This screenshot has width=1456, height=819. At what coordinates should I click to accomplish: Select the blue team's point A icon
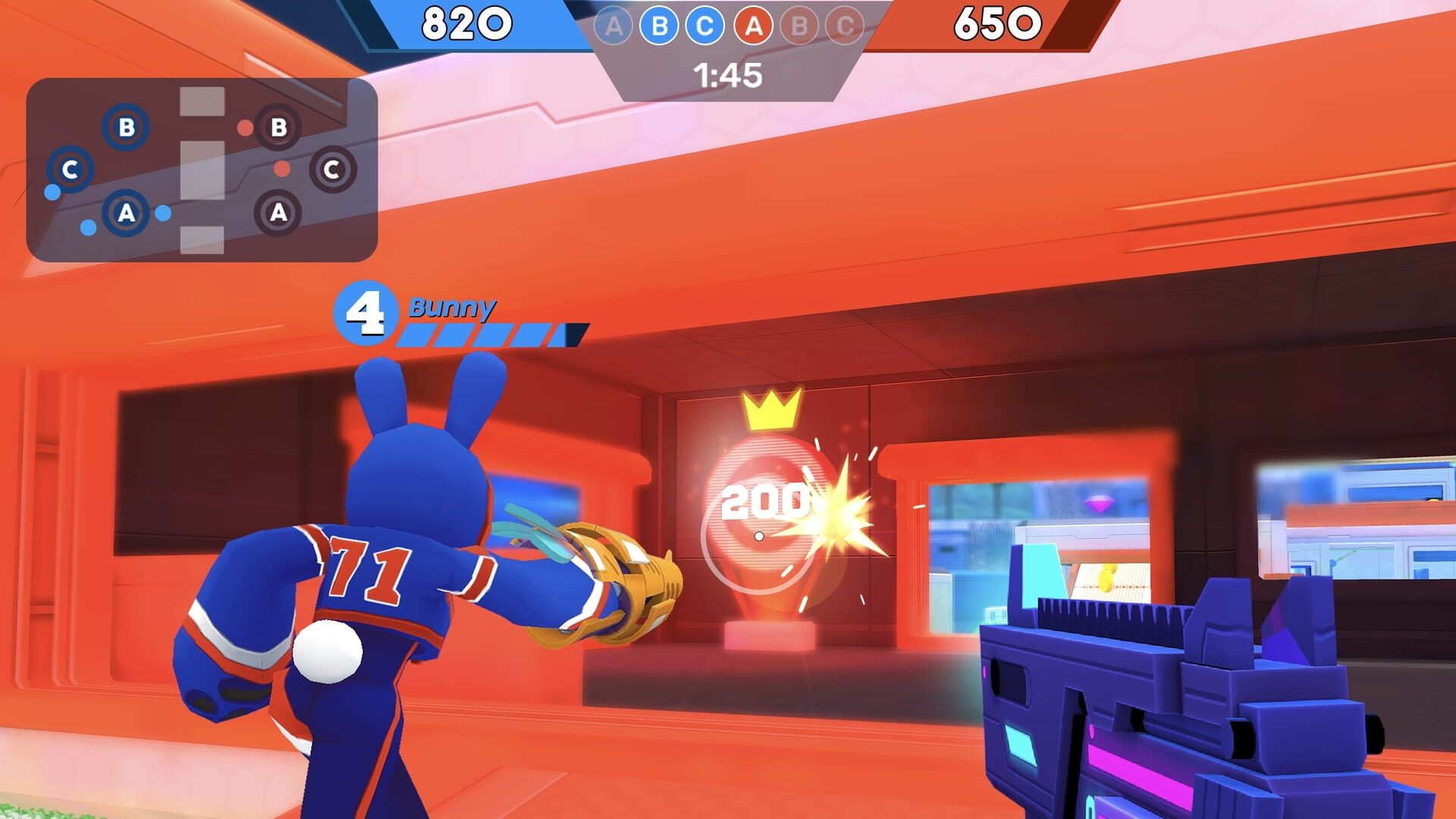click(613, 25)
